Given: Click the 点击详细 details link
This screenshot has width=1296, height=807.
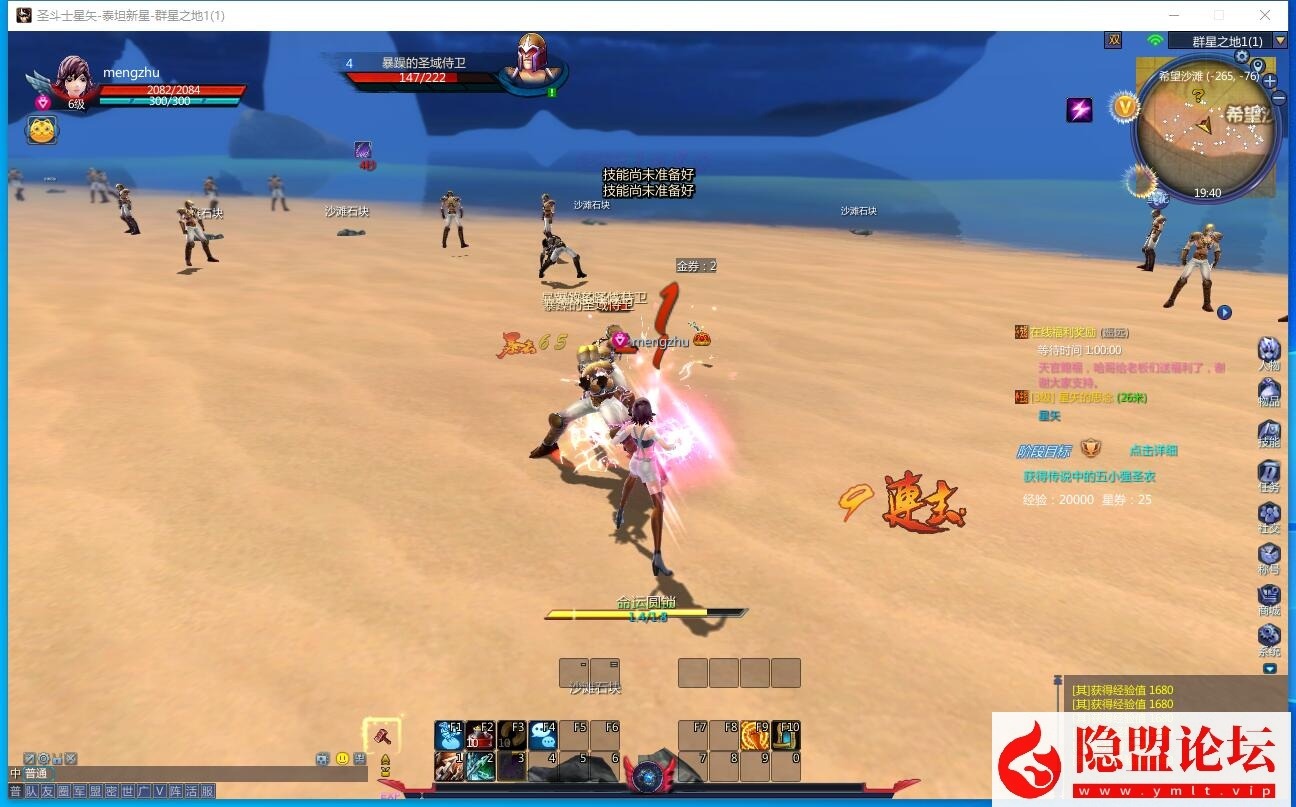Looking at the screenshot, I should tap(1152, 450).
